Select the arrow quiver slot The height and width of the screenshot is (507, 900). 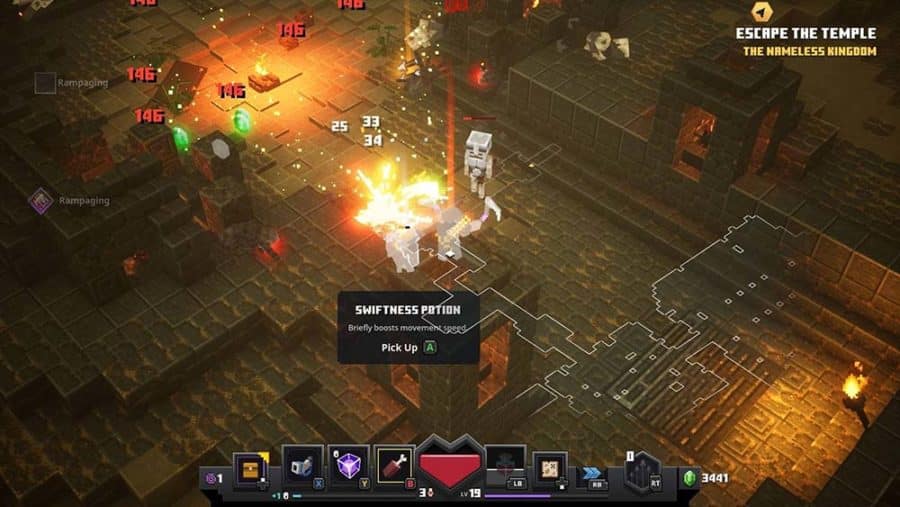click(x=642, y=470)
